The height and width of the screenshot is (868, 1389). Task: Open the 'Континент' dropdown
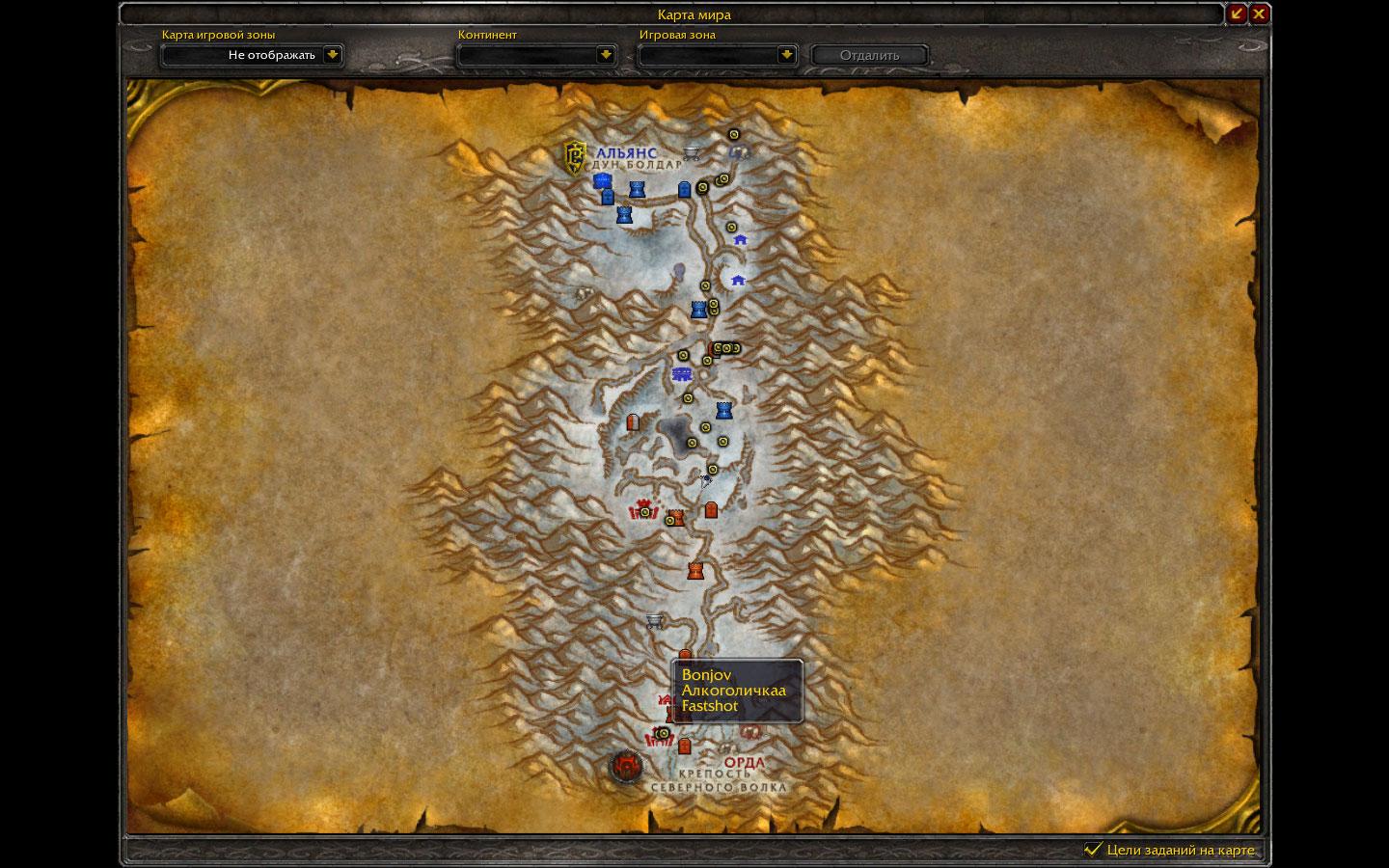(x=605, y=55)
